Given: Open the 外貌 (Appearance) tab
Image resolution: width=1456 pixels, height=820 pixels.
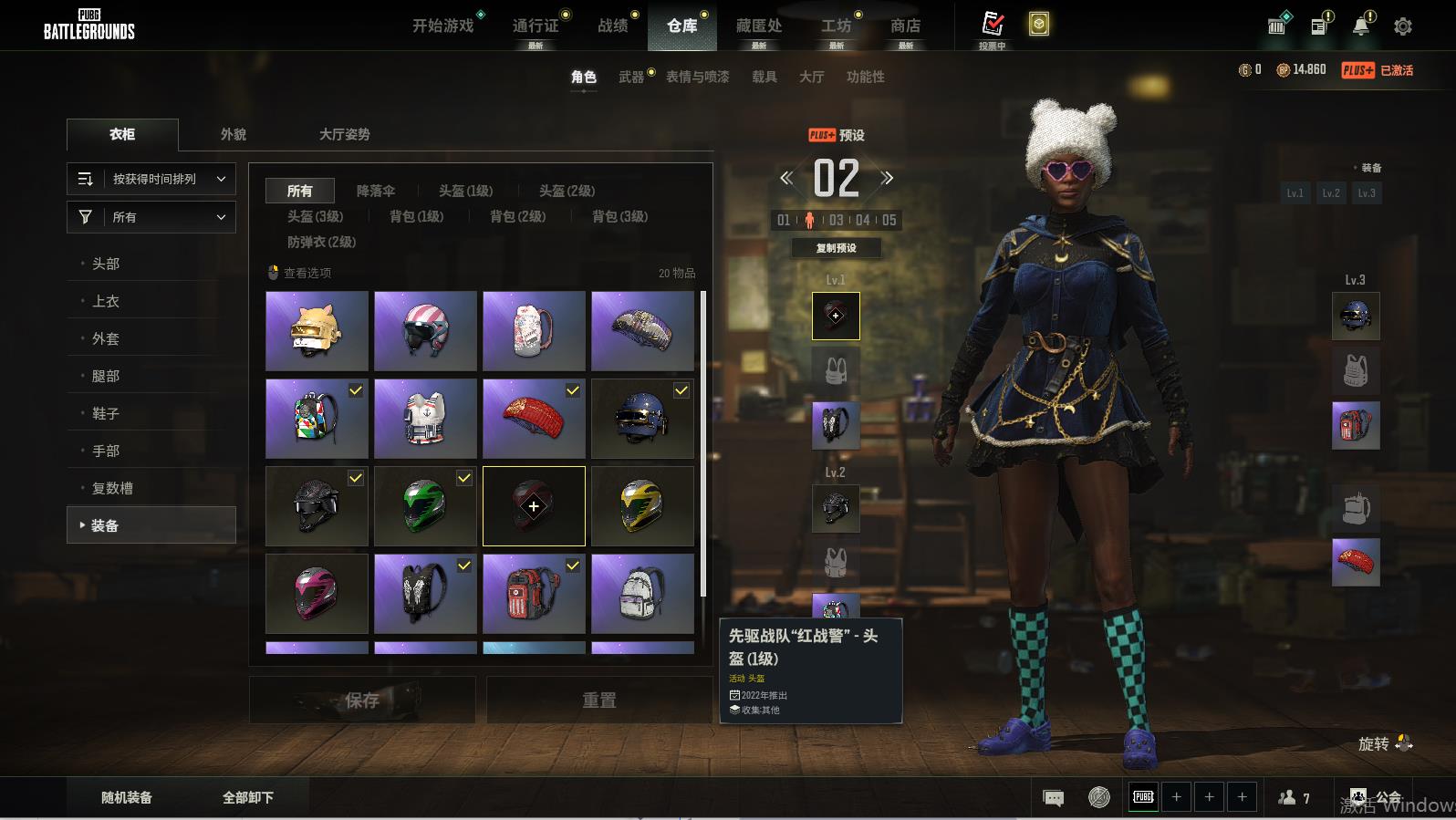Looking at the screenshot, I should click(234, 134).
